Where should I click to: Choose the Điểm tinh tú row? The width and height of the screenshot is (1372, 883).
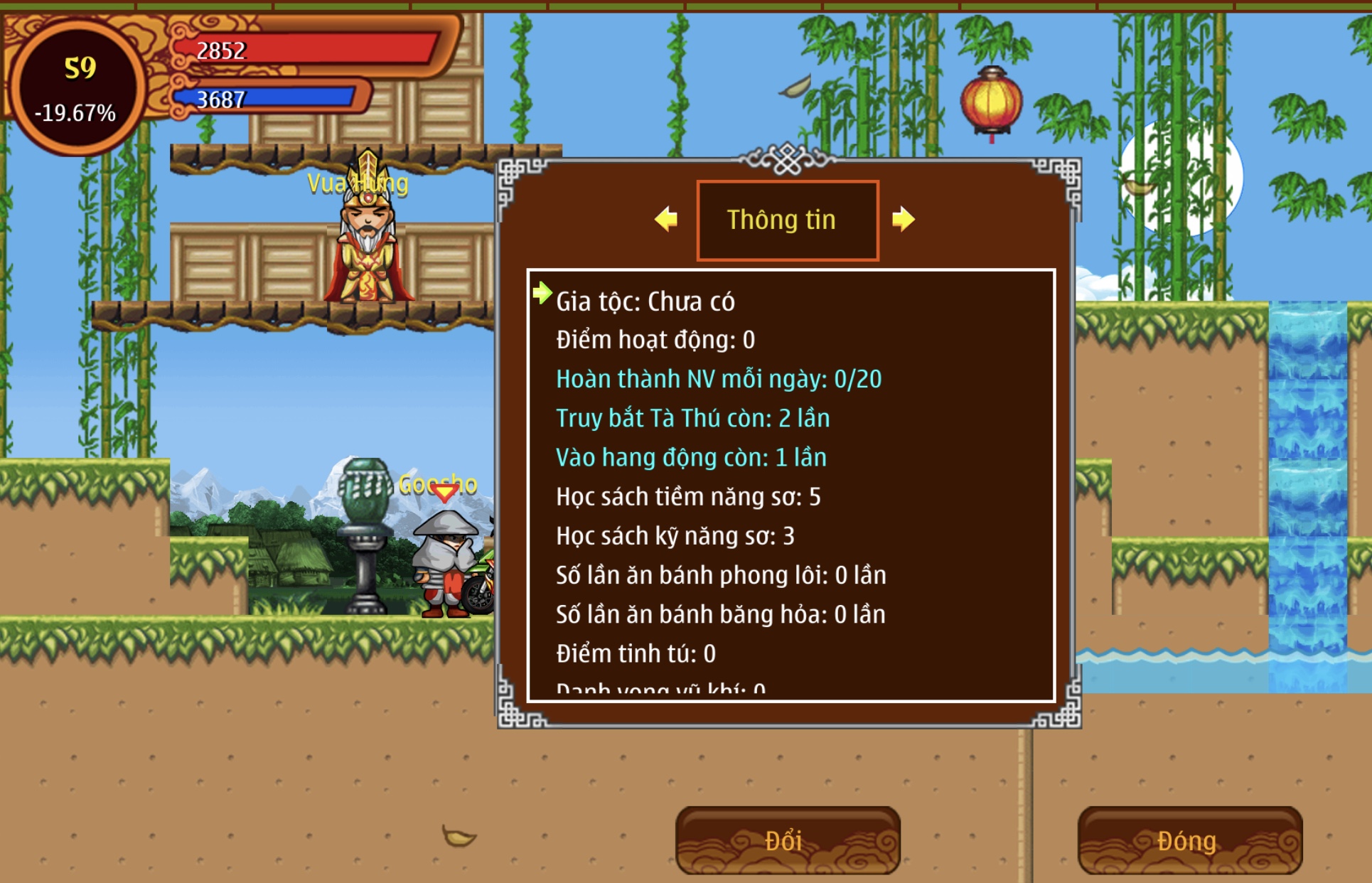click(x=636, y=653)
